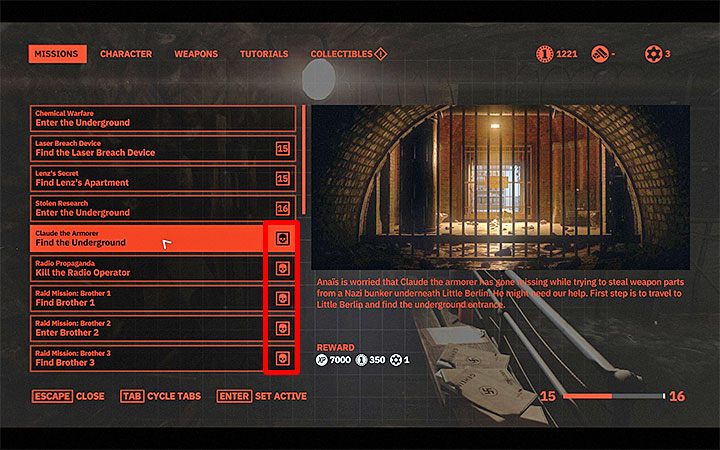Switch to the Missions tab
Image resolution: width=720 pixels, height=450 pixels.
56,54
